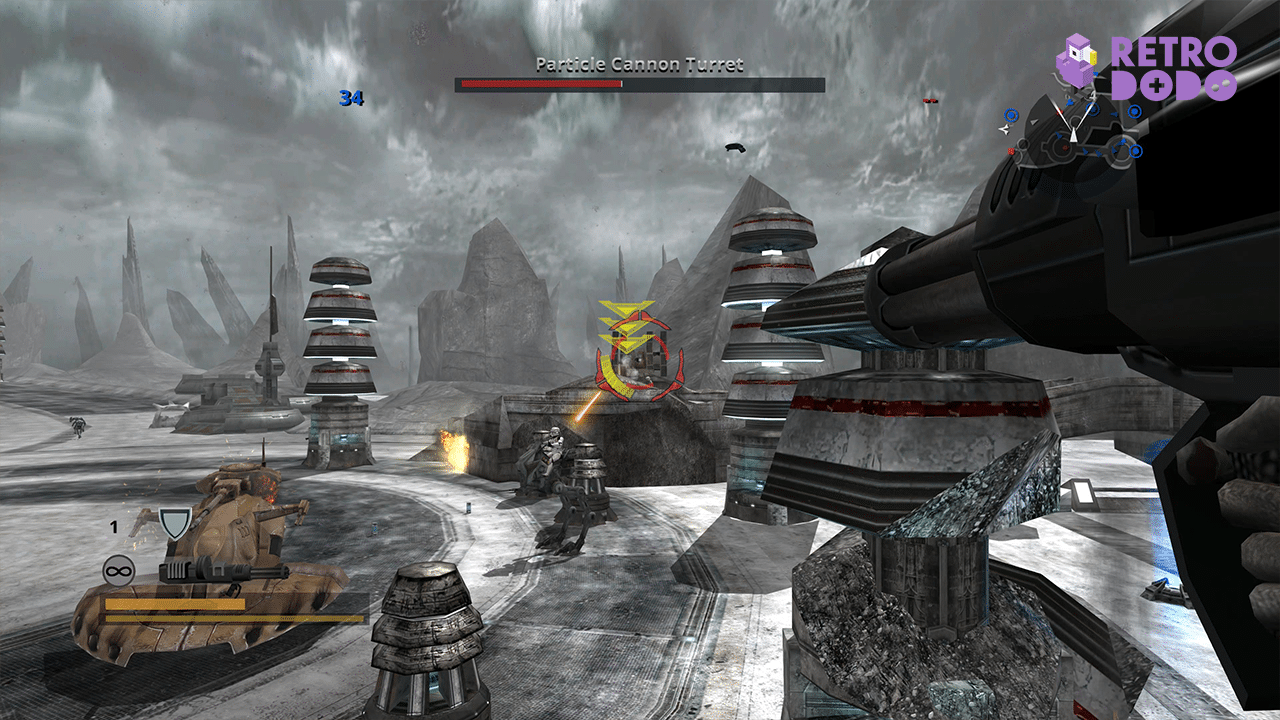Select the weapon silhouette on the vehicle HUD

[225, 572]
